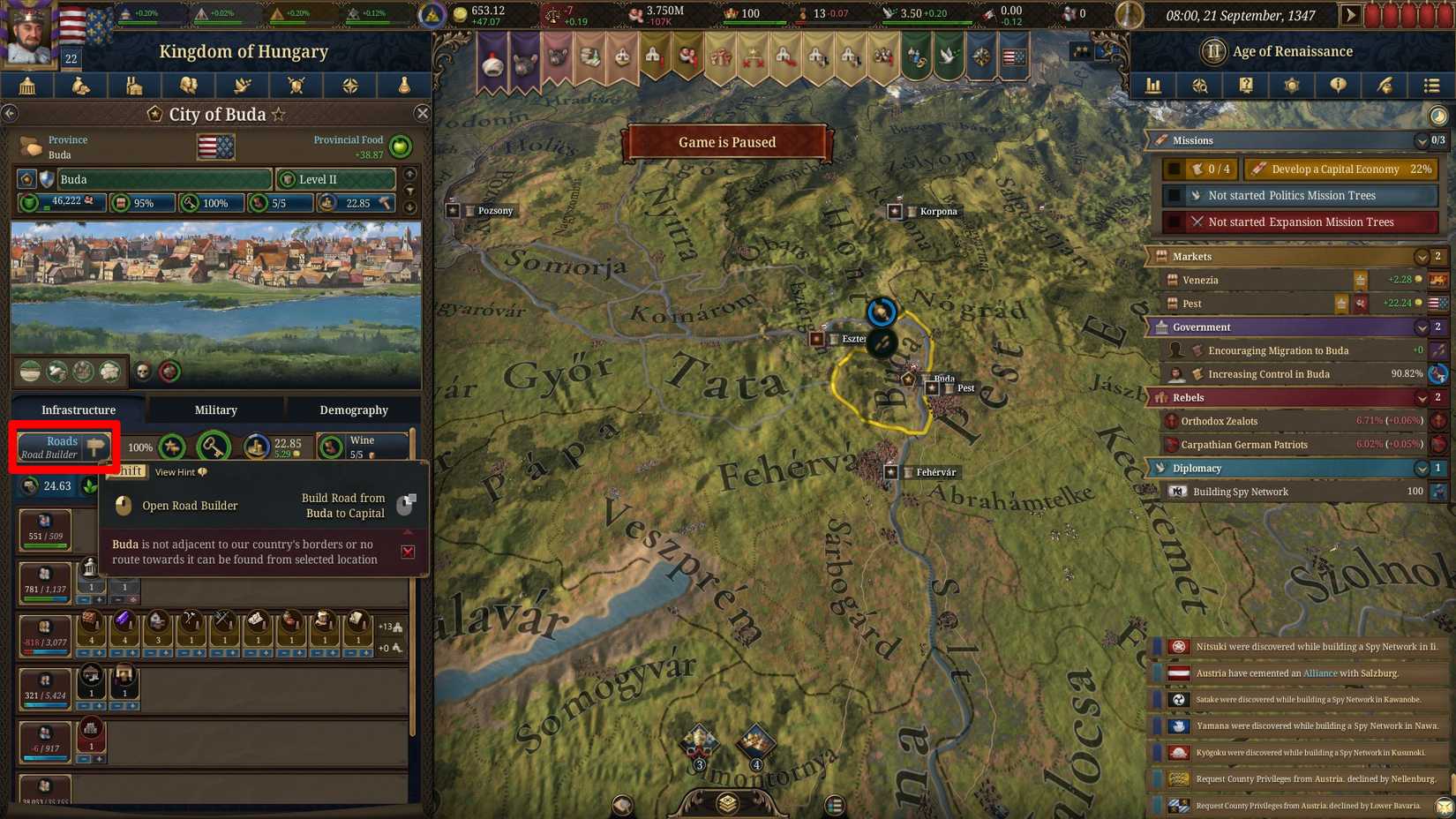The image size is (1456, 819).
Task: Select the Economy money-bag icon in the top-left toolbar
Action: (x=81, y=86)
